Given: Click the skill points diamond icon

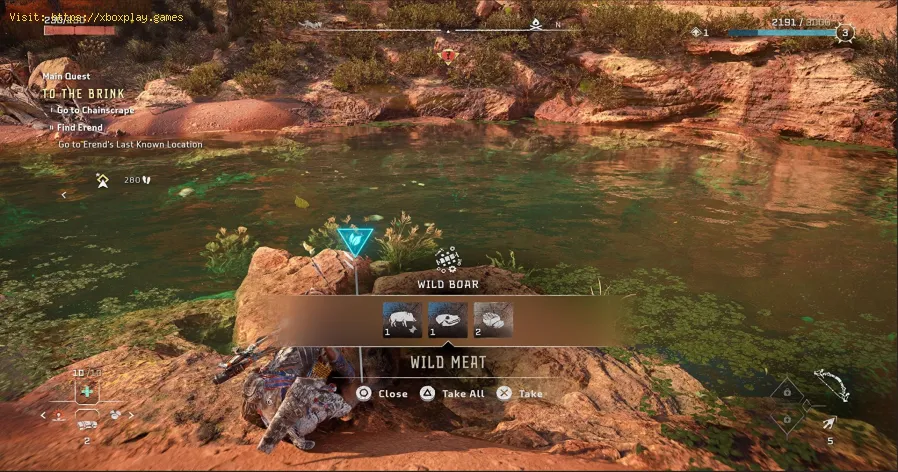Looking at the screenshot, I should pos(697,32).
